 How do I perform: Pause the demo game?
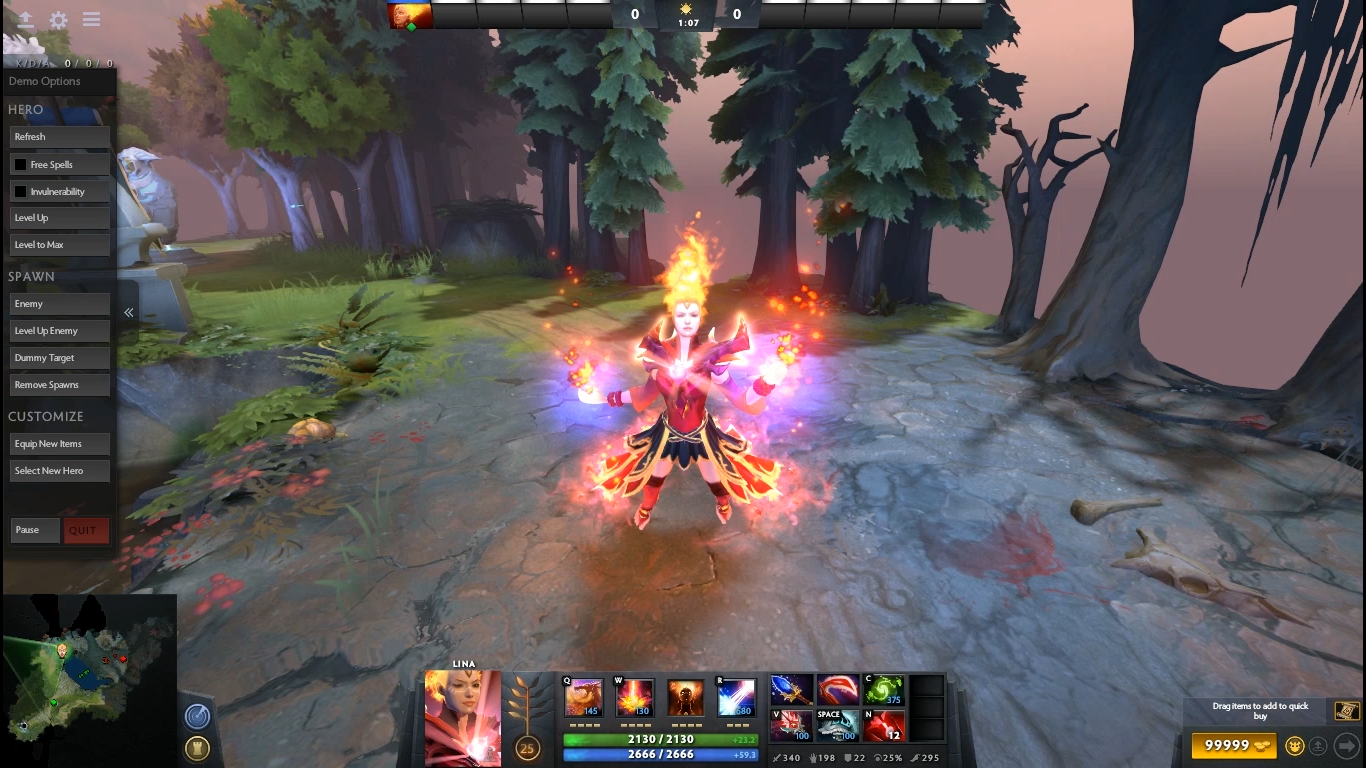tap(35, 530)
